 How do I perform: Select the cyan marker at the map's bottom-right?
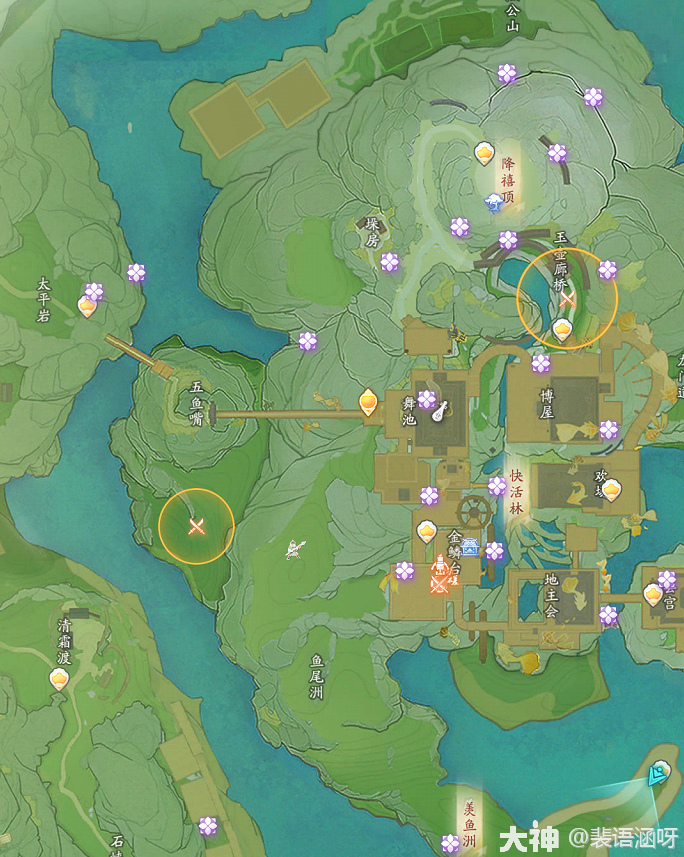tap(657, 772)
